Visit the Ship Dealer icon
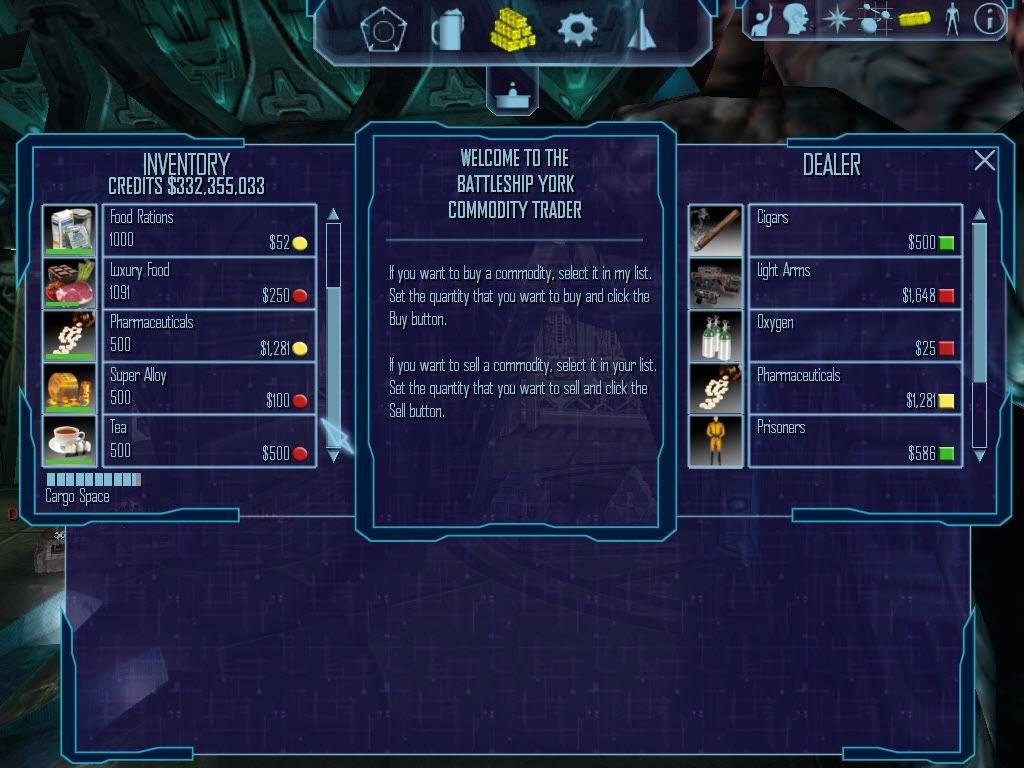The height and width of the screenshot is (768, 1024). [x=639, y=30]
